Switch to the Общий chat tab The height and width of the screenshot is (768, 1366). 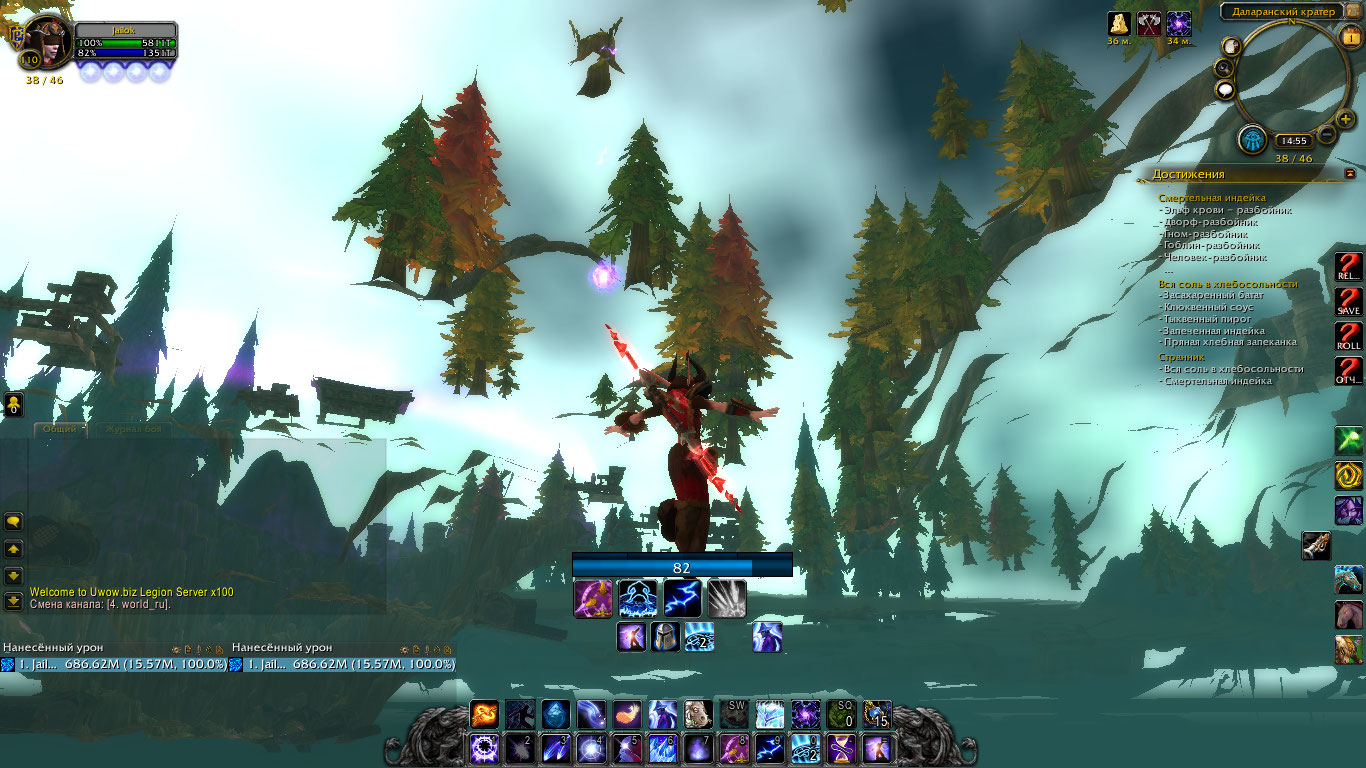[x=59, y=429]
